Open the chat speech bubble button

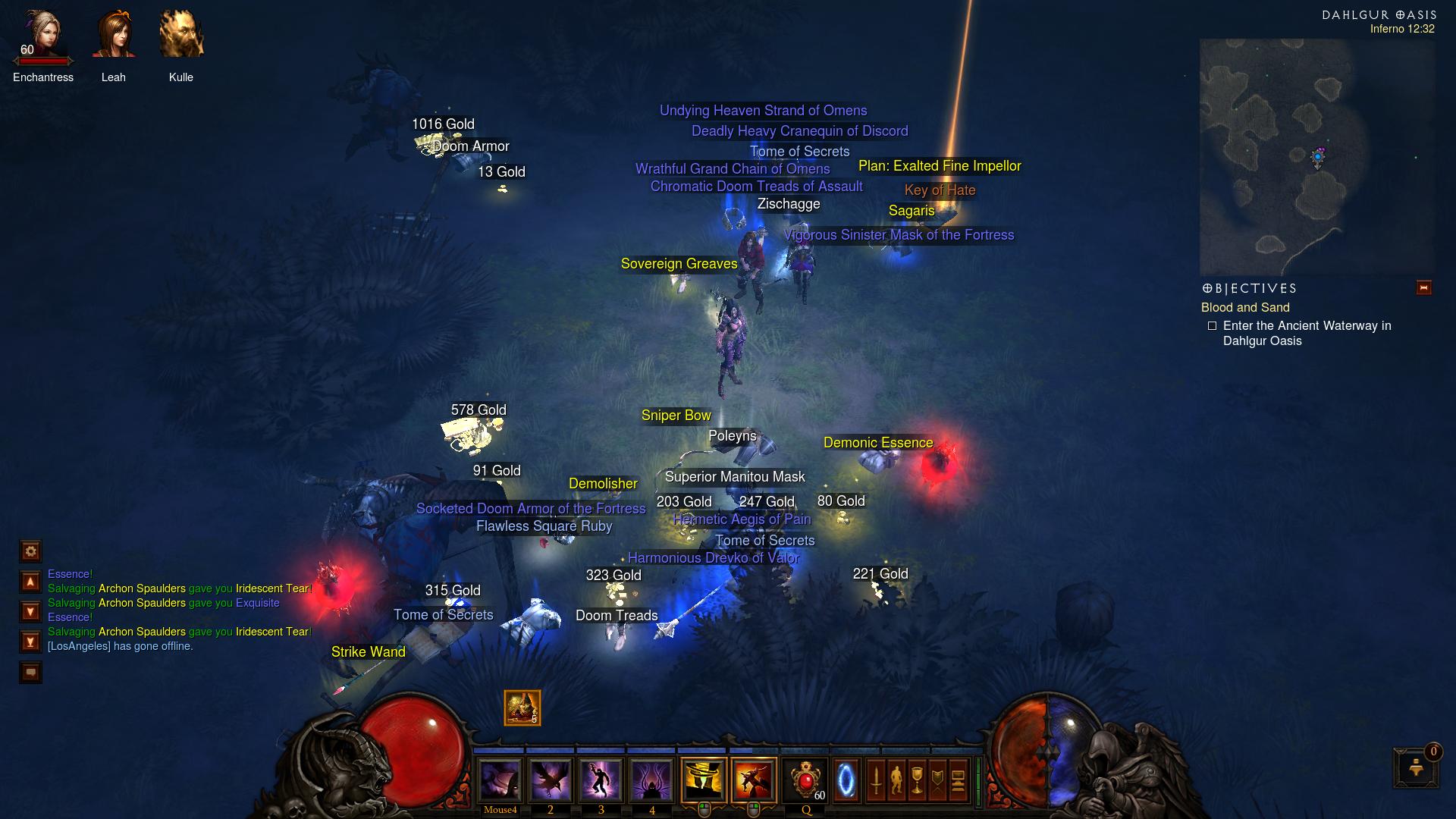[30, 672]
